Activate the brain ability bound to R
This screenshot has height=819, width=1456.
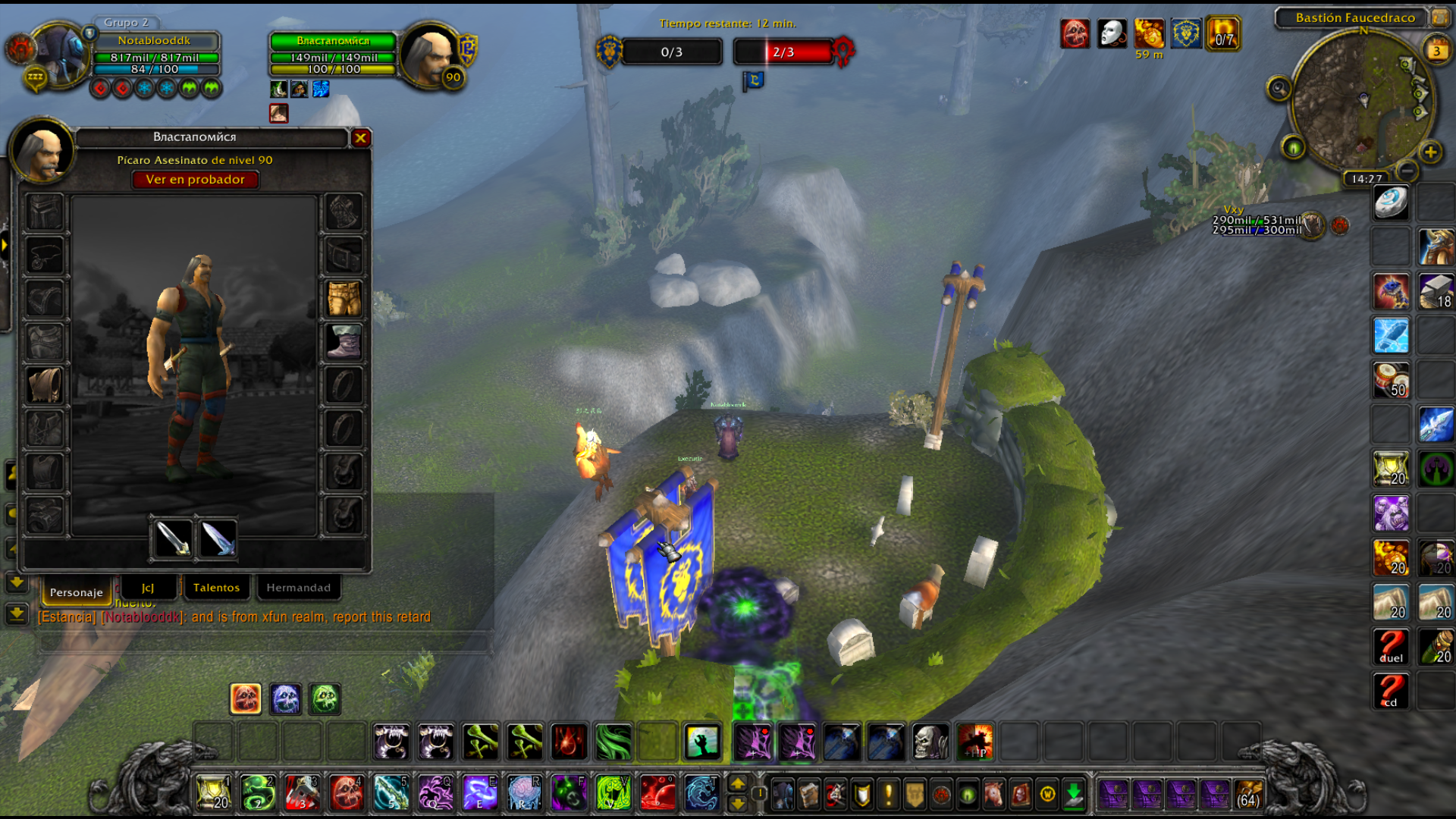[523, 793]
